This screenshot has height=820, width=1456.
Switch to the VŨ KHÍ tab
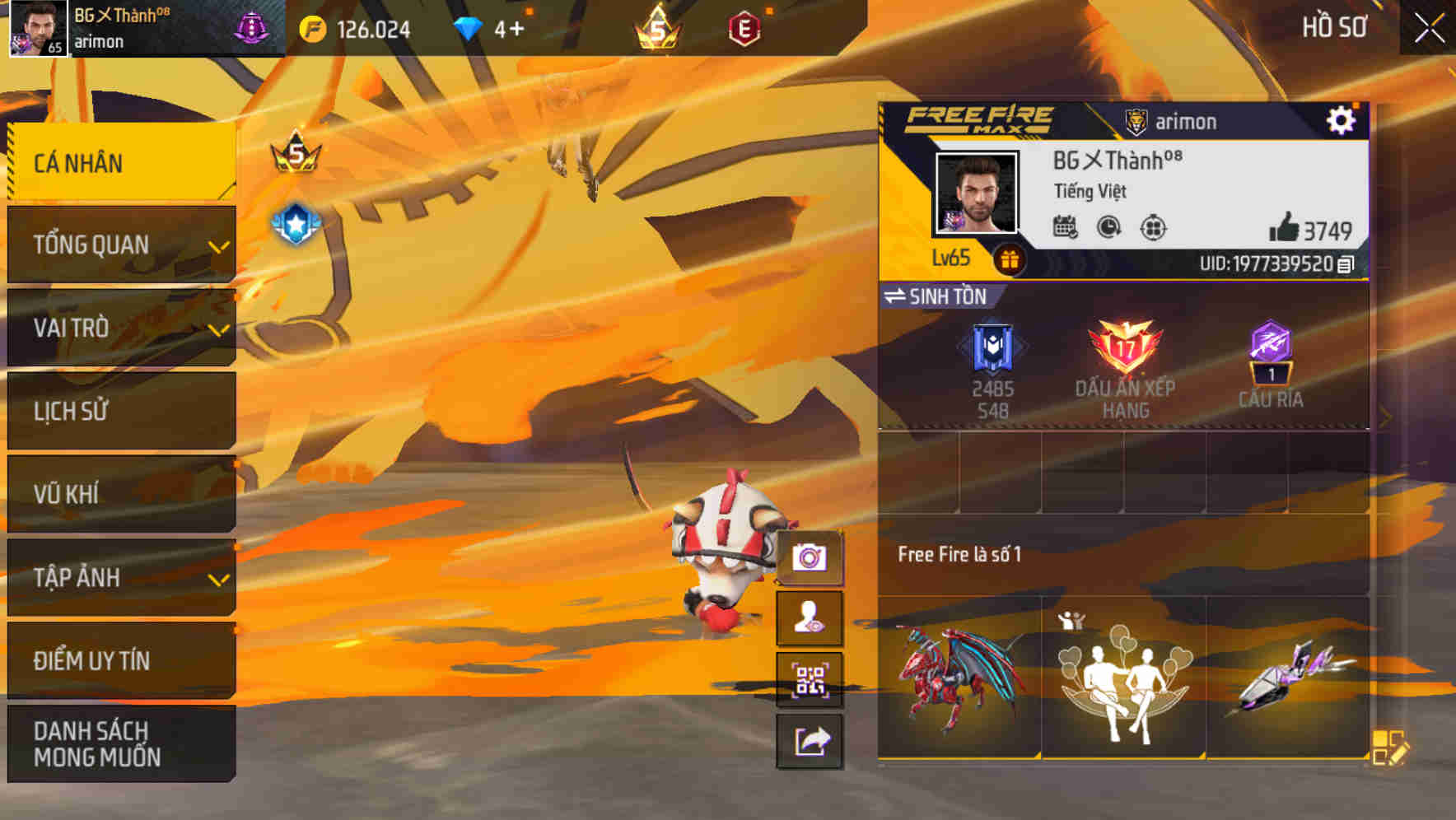tap(121, 494)
